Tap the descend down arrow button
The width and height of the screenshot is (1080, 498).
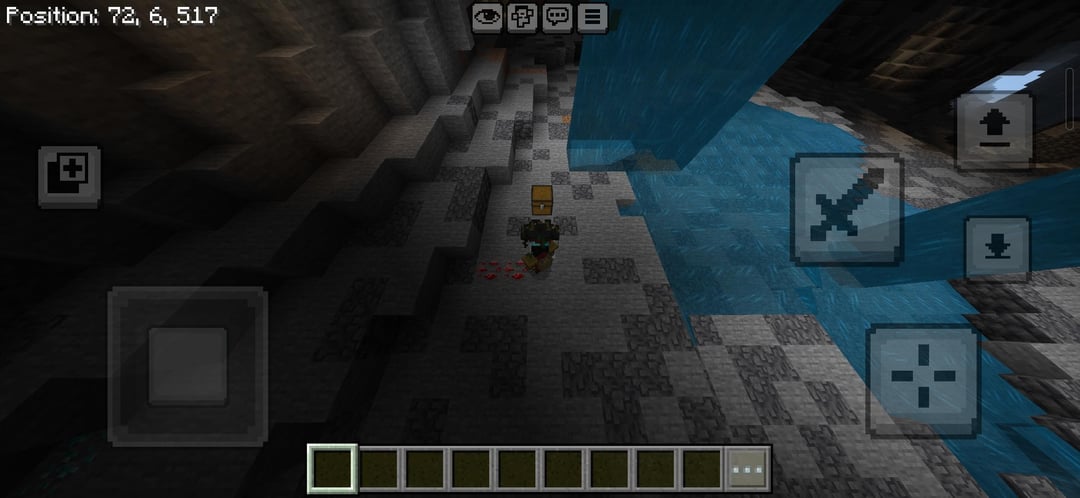click(x=996, y=249)
